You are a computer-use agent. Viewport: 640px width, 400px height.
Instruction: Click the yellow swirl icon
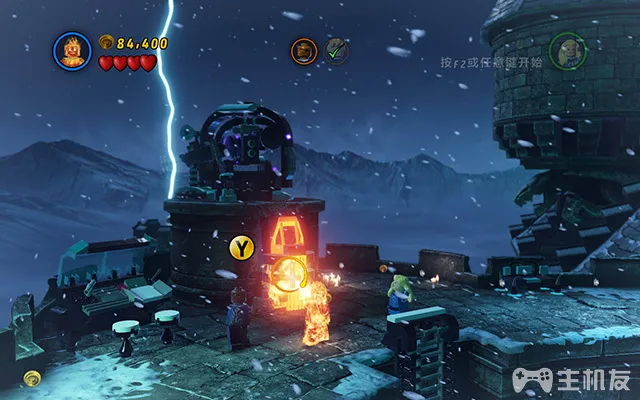(34, 379)
